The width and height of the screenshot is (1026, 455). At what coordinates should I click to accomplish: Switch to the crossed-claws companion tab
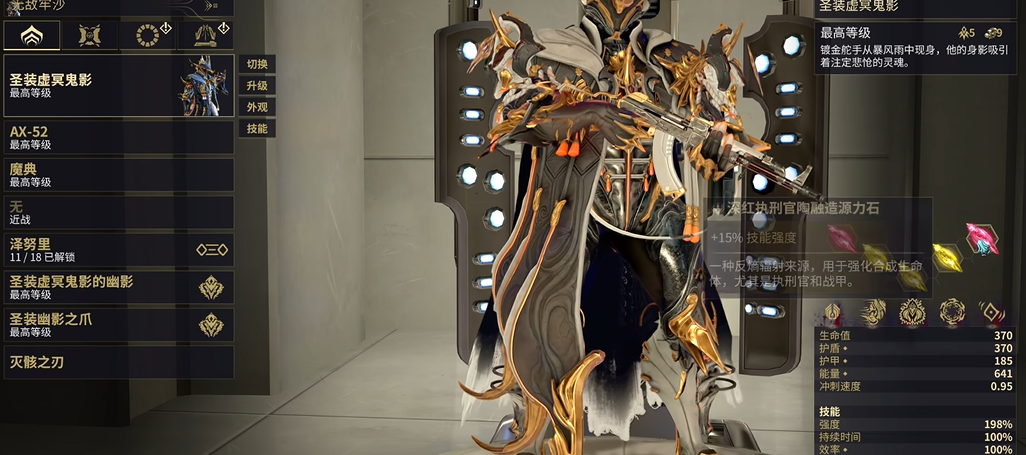click(89, 36)
